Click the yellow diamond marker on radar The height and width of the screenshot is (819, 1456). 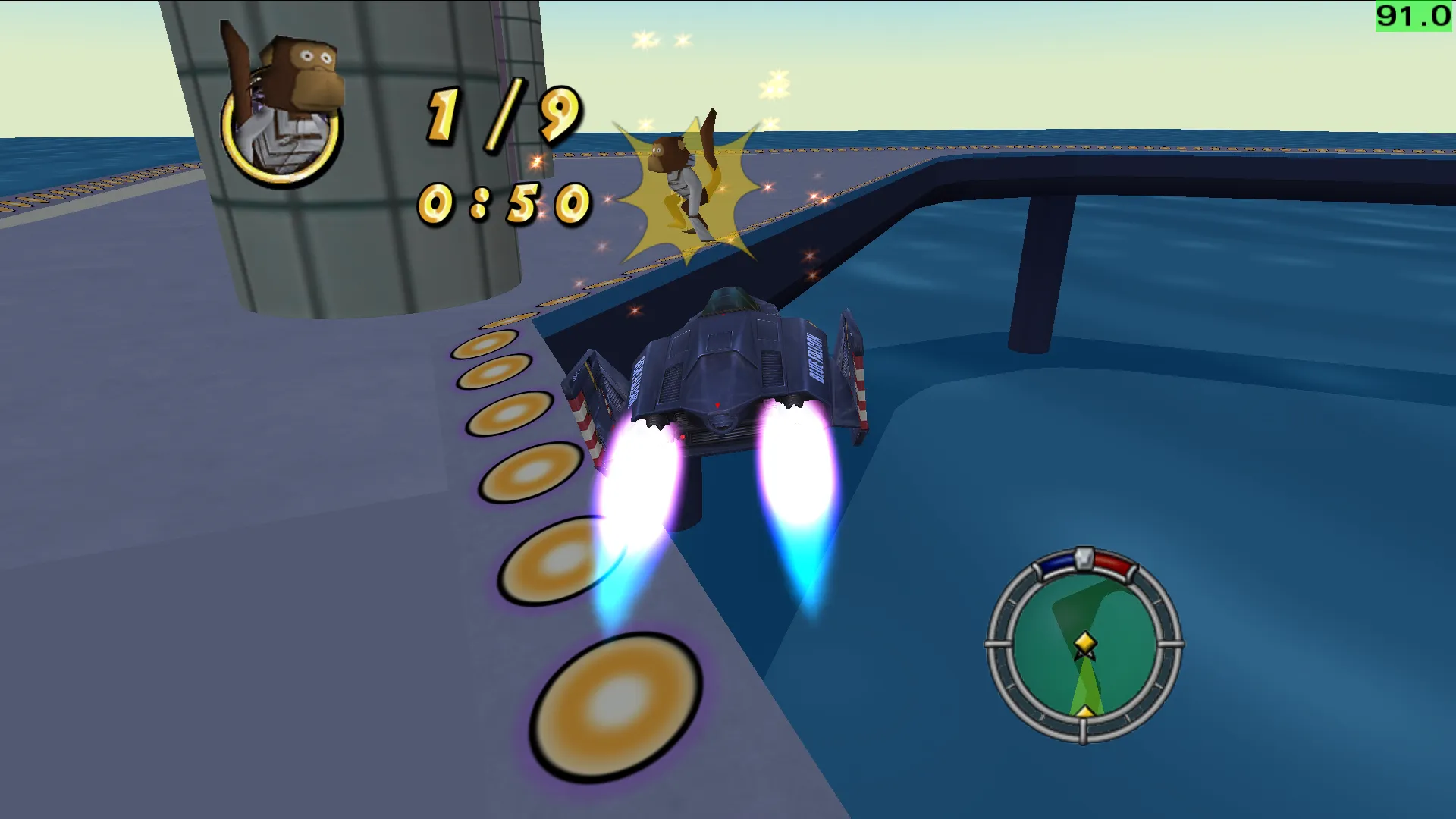[1085, 643]
